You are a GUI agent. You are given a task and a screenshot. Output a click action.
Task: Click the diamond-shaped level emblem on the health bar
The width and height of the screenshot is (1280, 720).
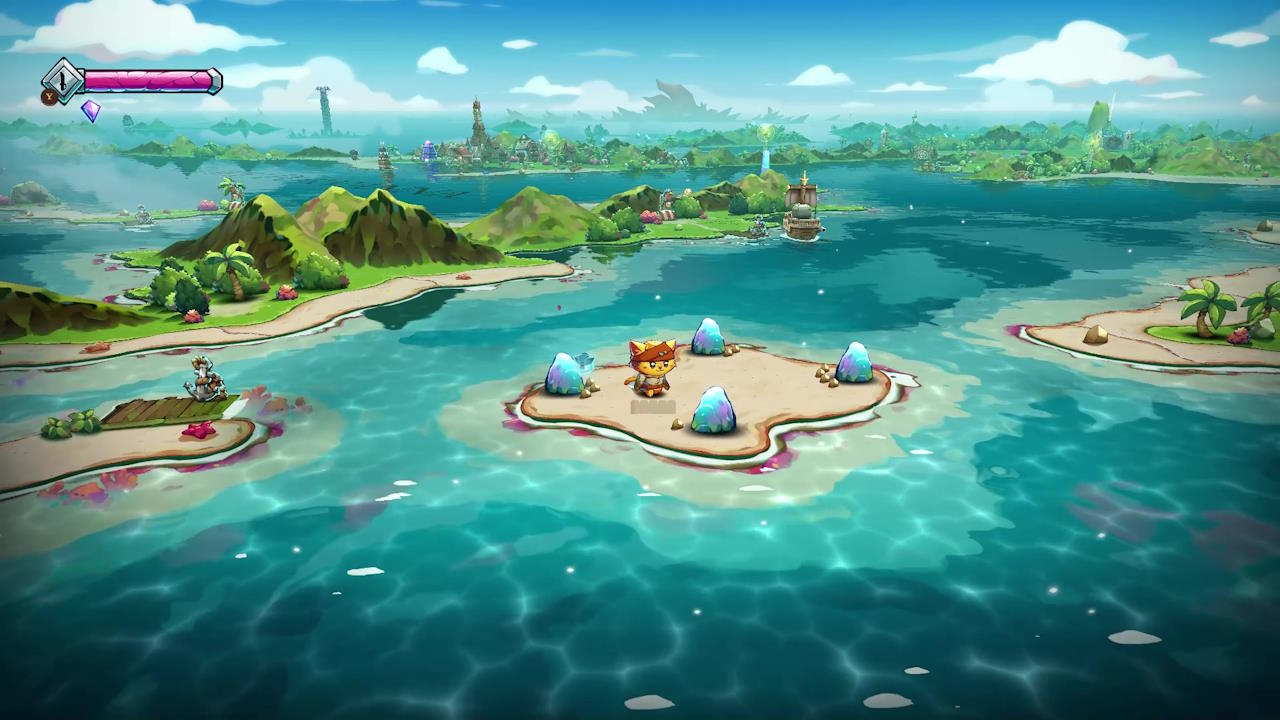pos(63,81)
